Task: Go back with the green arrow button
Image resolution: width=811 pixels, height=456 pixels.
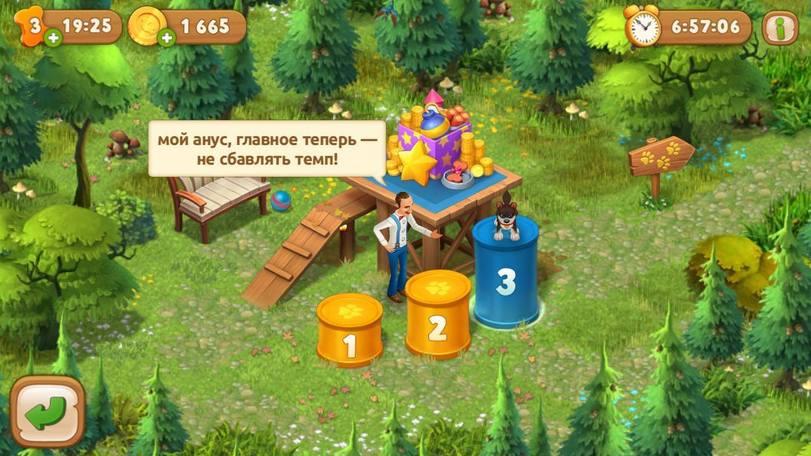Action: coord(47,412)
